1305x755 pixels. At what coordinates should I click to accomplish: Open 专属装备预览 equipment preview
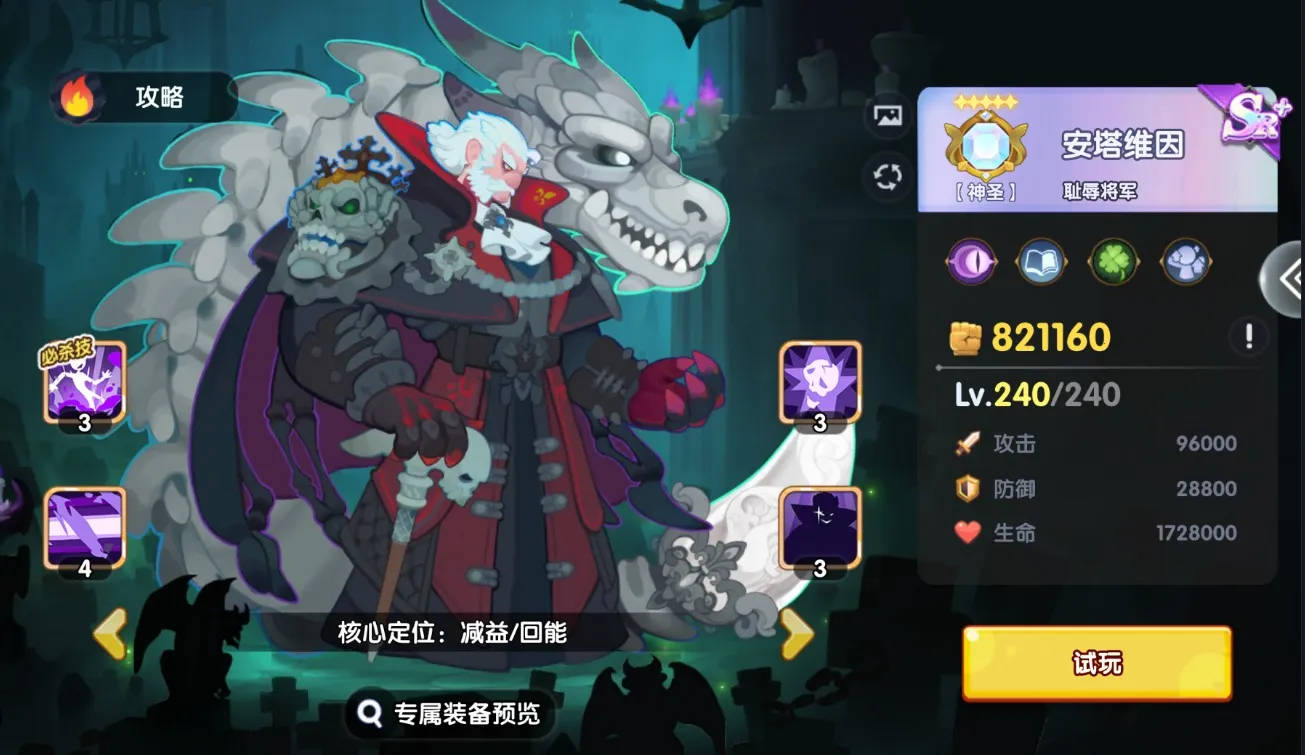point(448,714)
